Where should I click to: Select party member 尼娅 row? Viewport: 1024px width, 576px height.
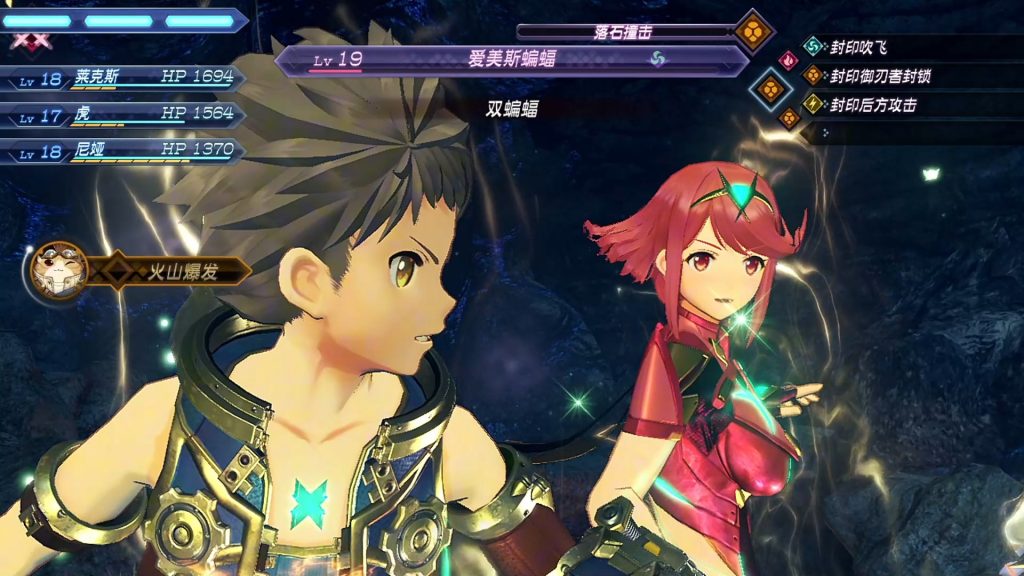[125, 151]
